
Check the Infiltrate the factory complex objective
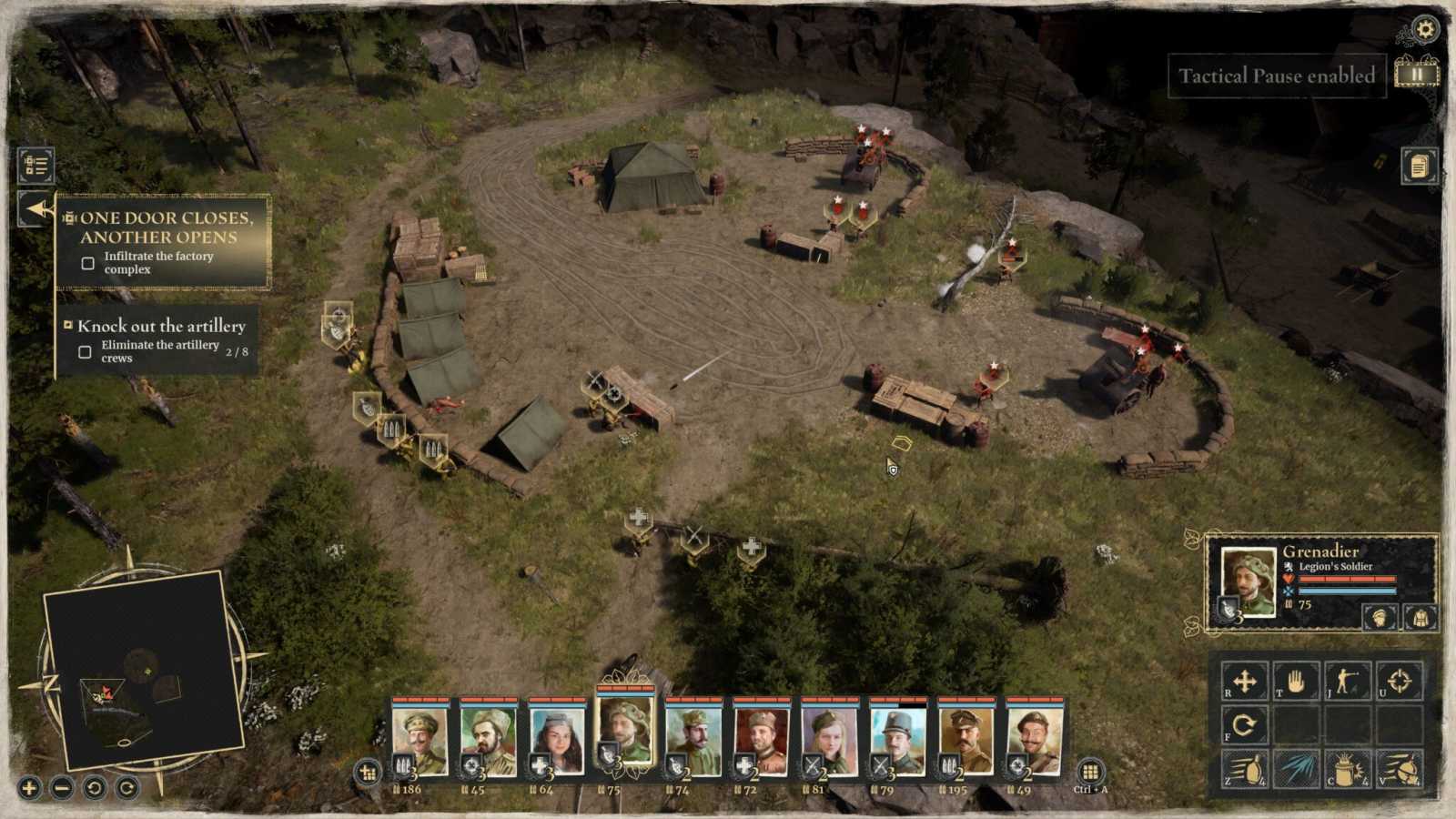(x=88, y=263)
